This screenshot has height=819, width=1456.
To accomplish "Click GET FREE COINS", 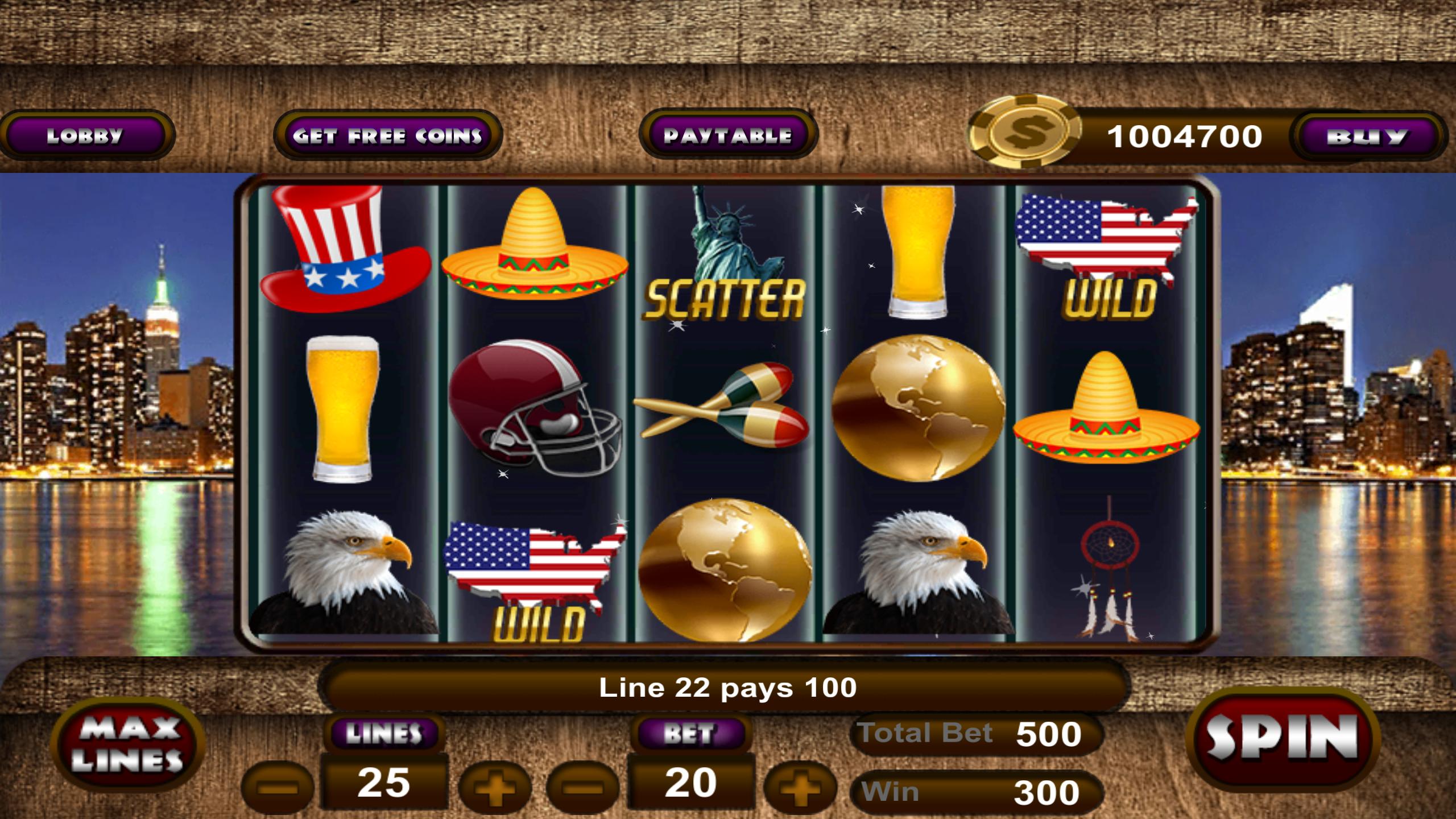I will [388, 135].
